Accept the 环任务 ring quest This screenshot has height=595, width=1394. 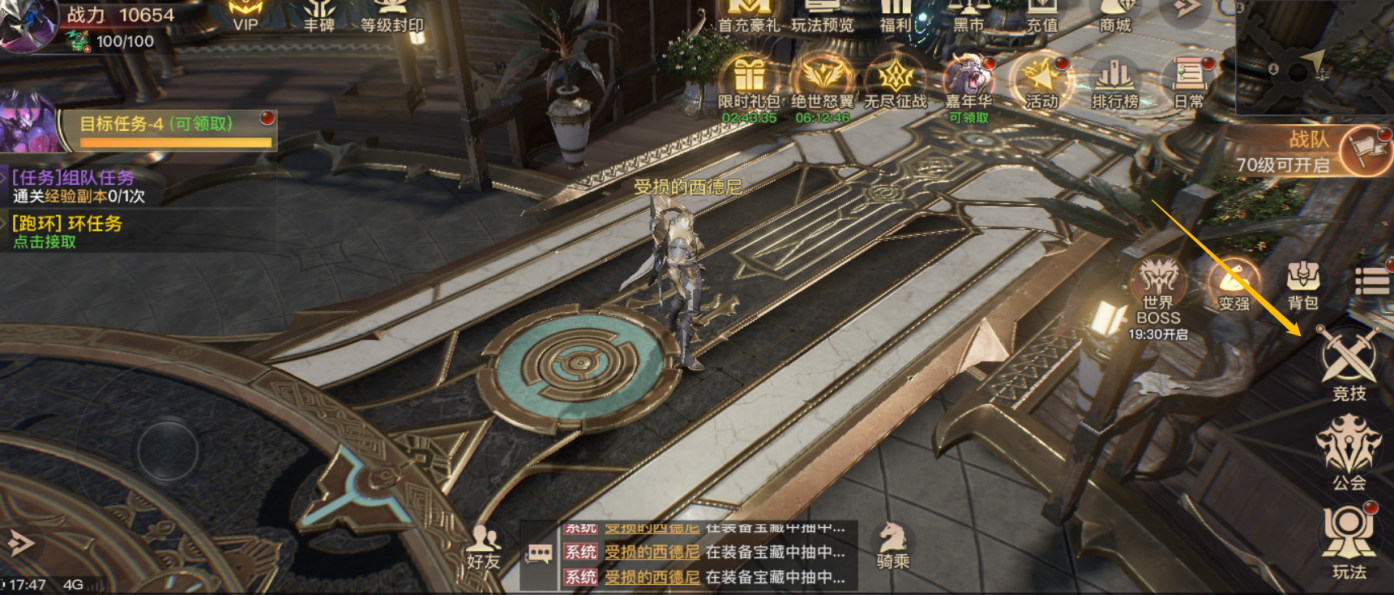tap(68, 232)
